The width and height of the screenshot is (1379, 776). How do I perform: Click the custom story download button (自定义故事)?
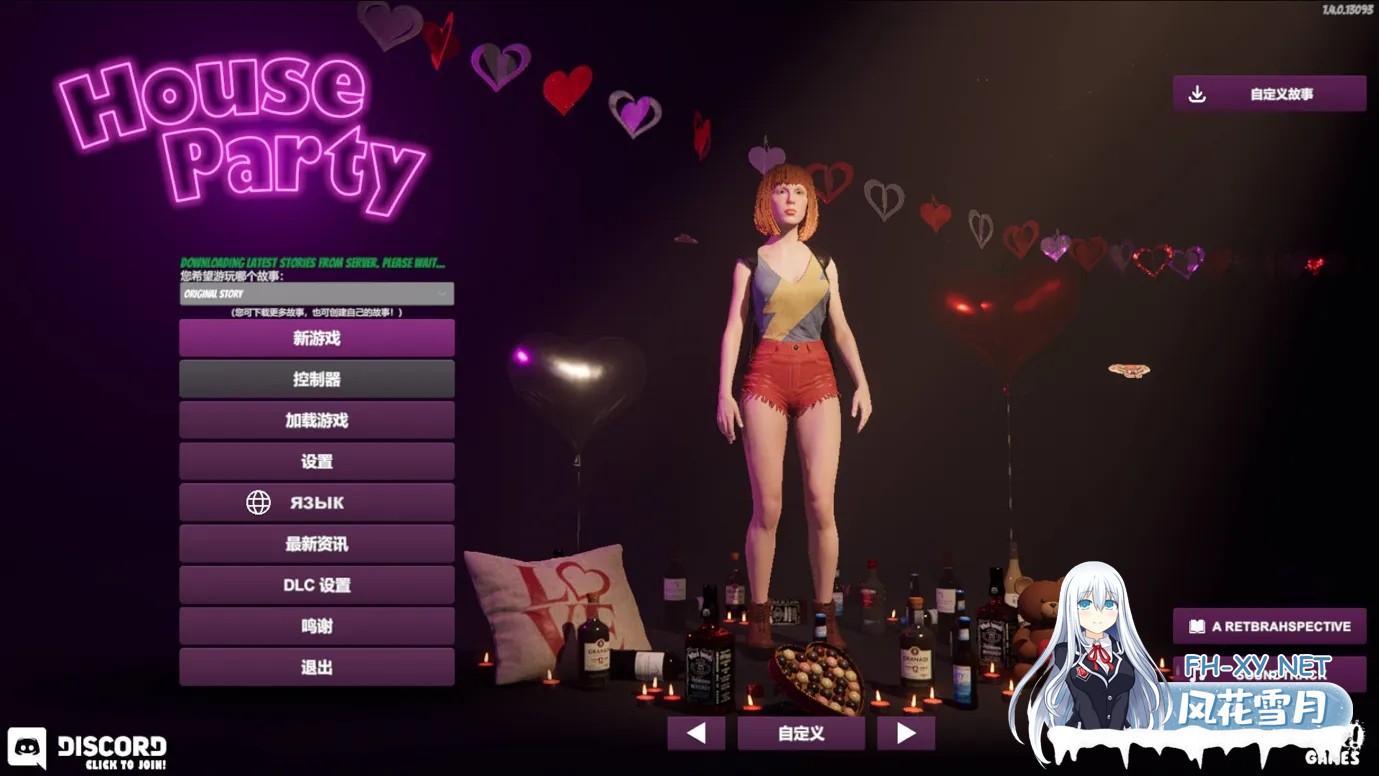pos(1269,94)
